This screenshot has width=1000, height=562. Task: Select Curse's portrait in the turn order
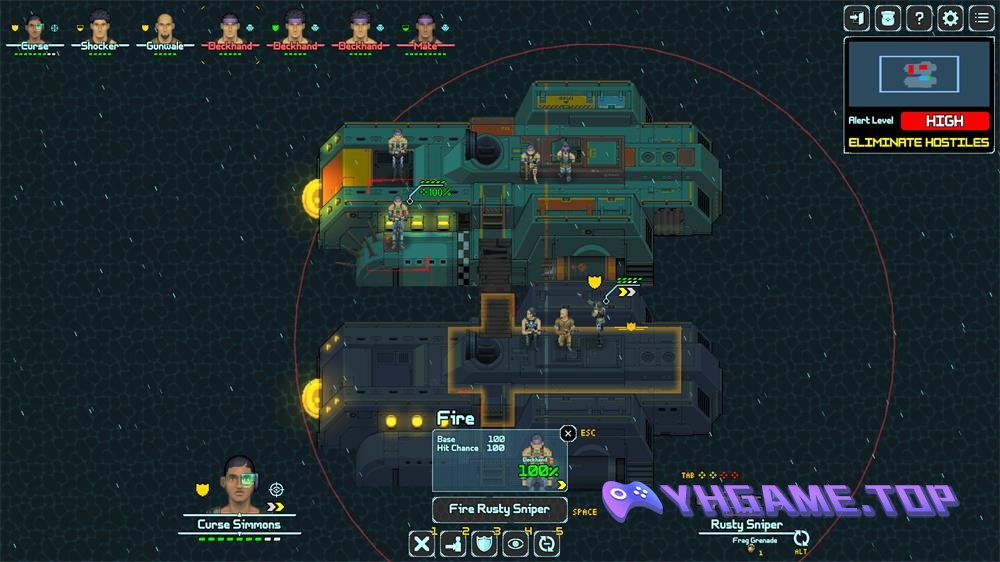pos(35,27)
